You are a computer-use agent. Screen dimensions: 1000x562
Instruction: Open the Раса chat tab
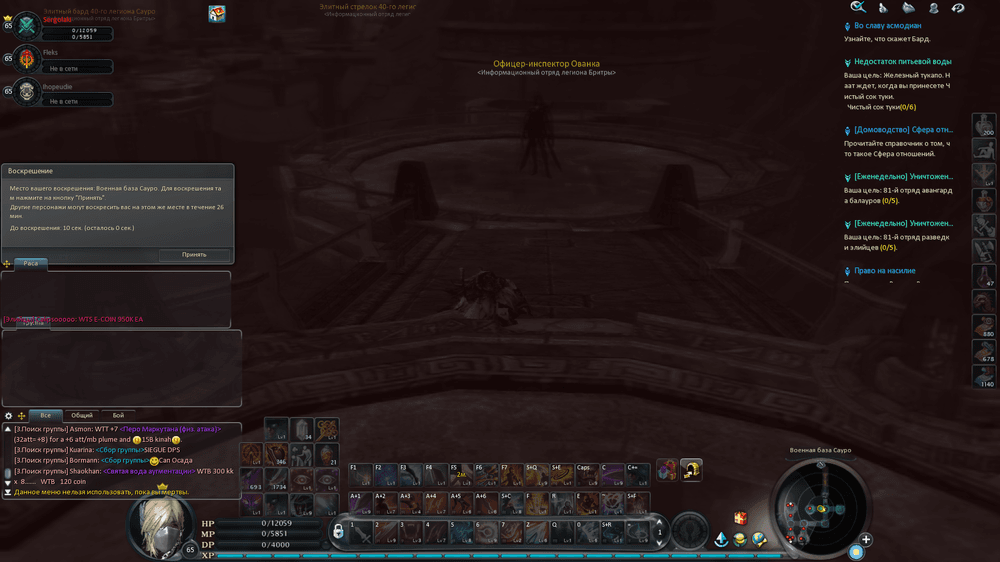(x=32, y=264)
